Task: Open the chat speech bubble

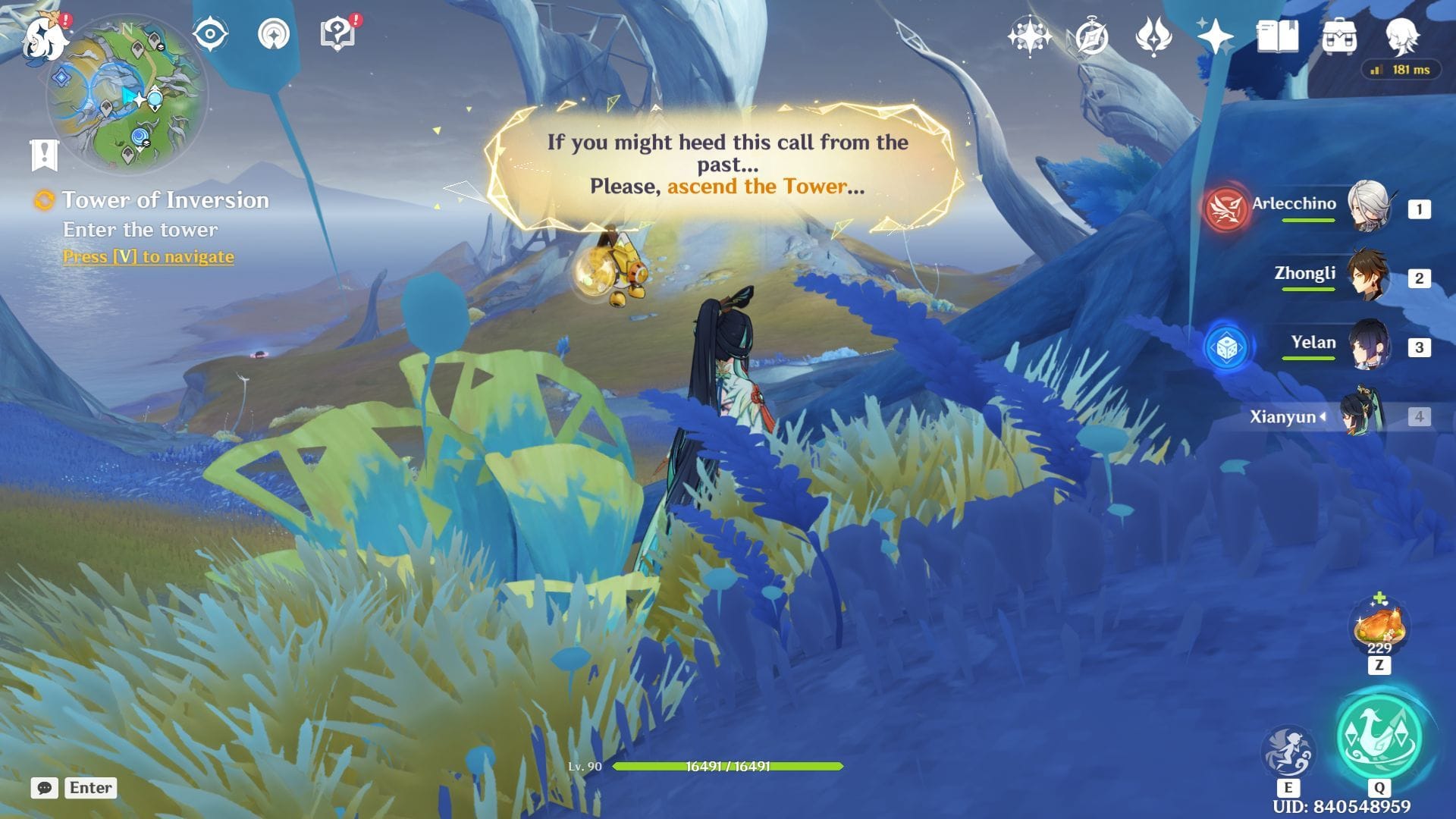Action: coord(45,788)
